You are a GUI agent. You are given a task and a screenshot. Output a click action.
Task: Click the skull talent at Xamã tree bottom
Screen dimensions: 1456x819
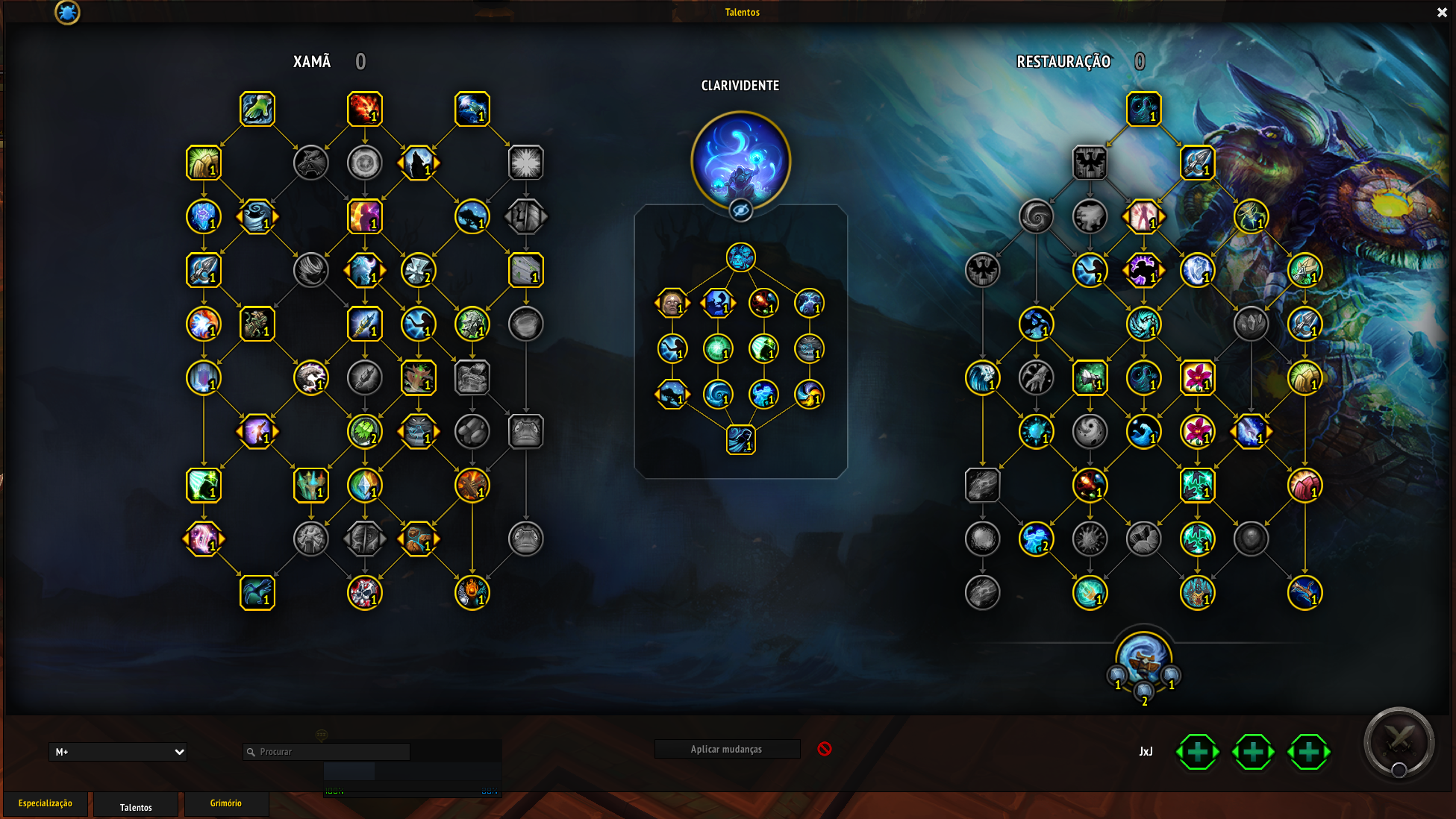point(365,593)
